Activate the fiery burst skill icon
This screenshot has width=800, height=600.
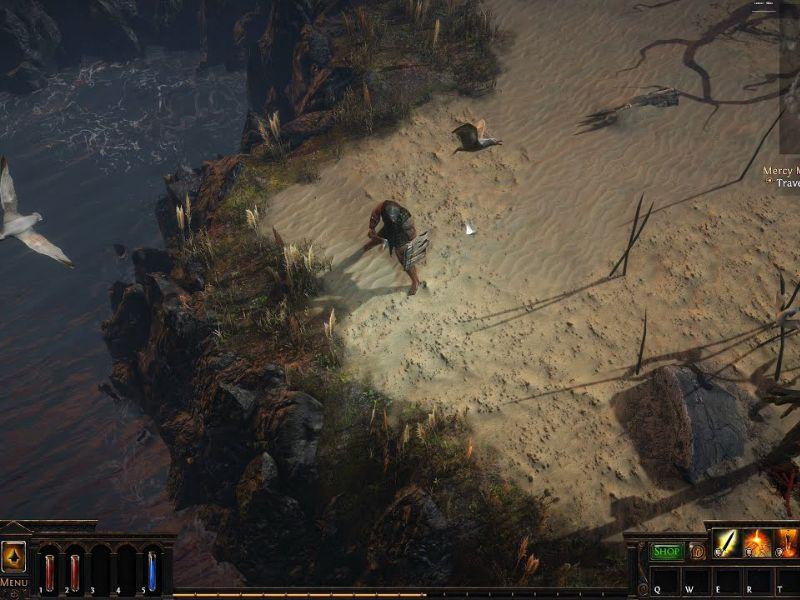(x=757, y=543)
